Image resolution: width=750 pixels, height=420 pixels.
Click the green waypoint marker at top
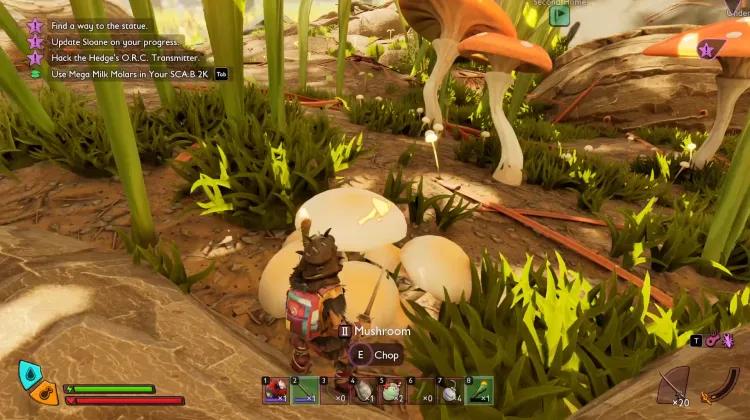tap(560, 15)
